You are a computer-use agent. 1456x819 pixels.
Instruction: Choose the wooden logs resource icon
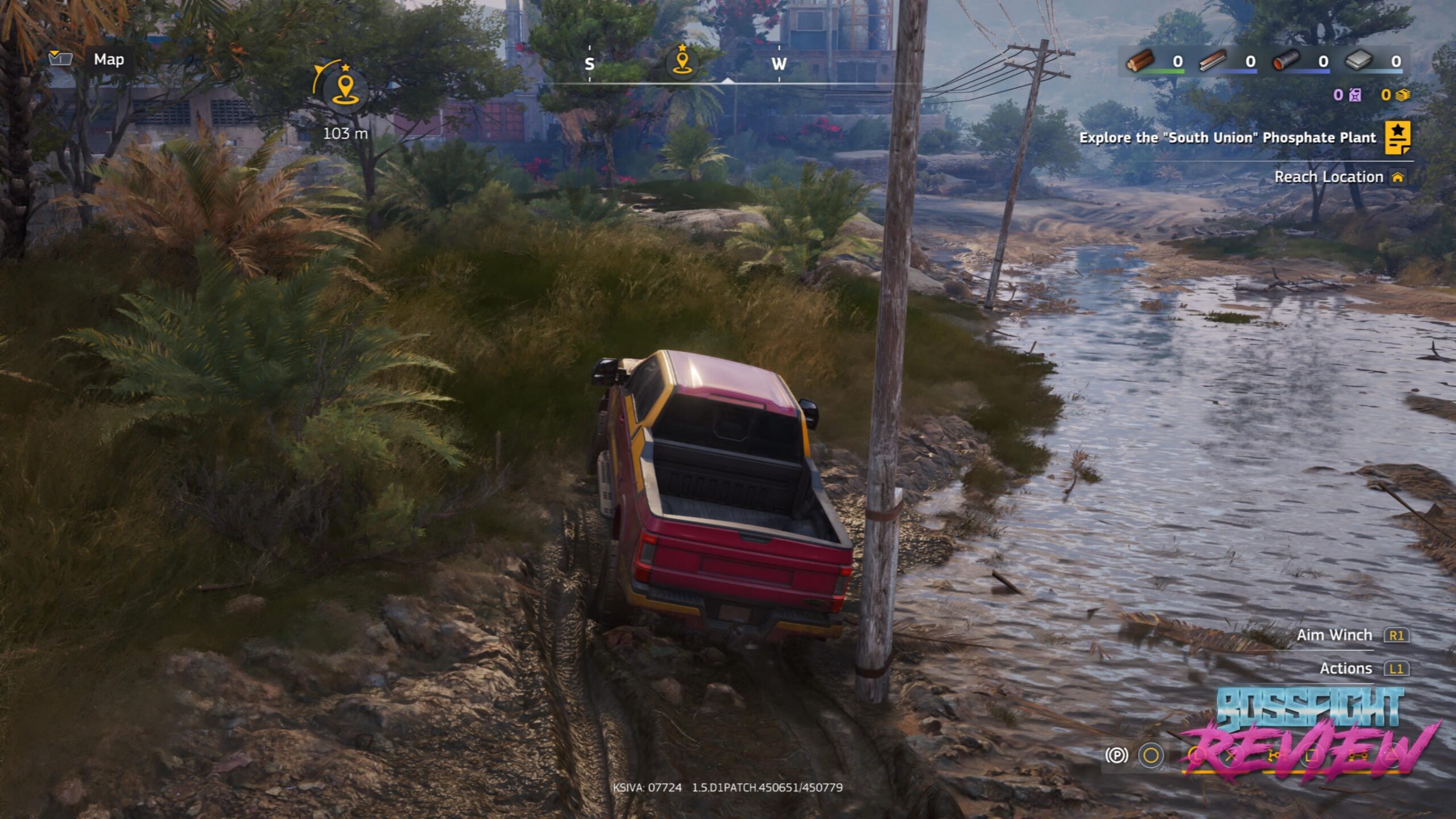pos(1140,61)
